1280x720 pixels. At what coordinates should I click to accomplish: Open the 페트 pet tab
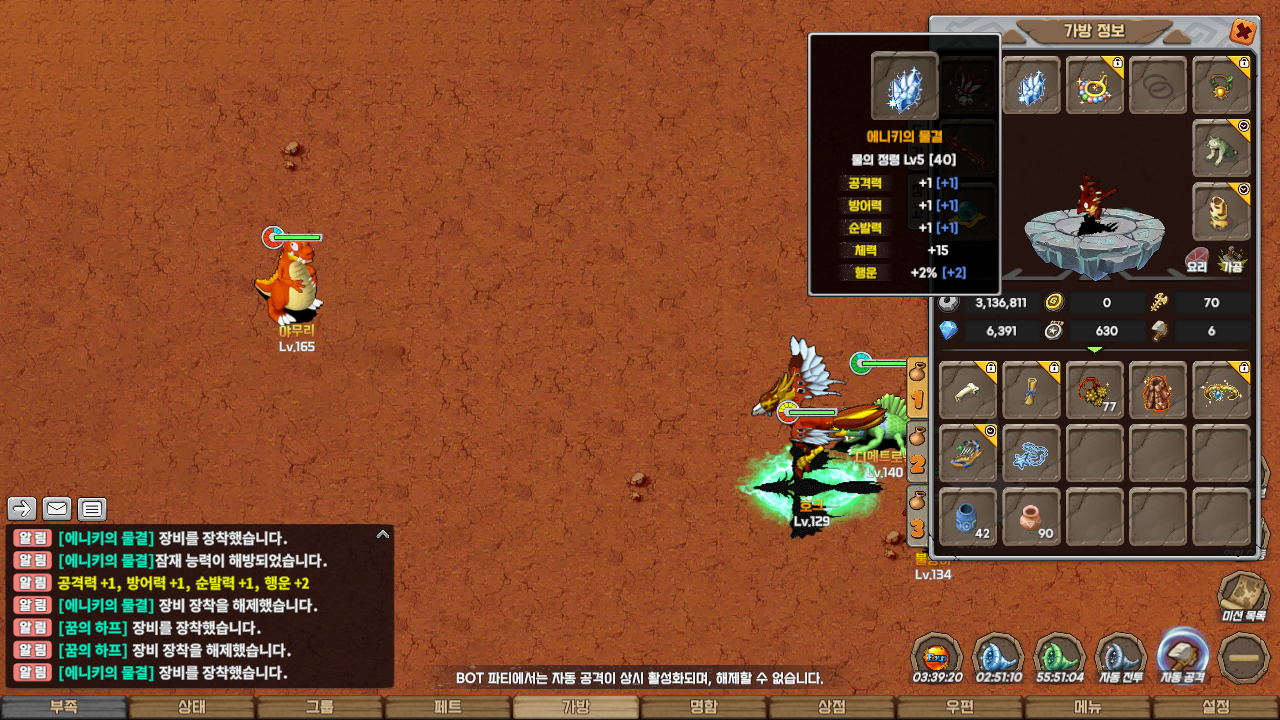click(x=448, y=707)
